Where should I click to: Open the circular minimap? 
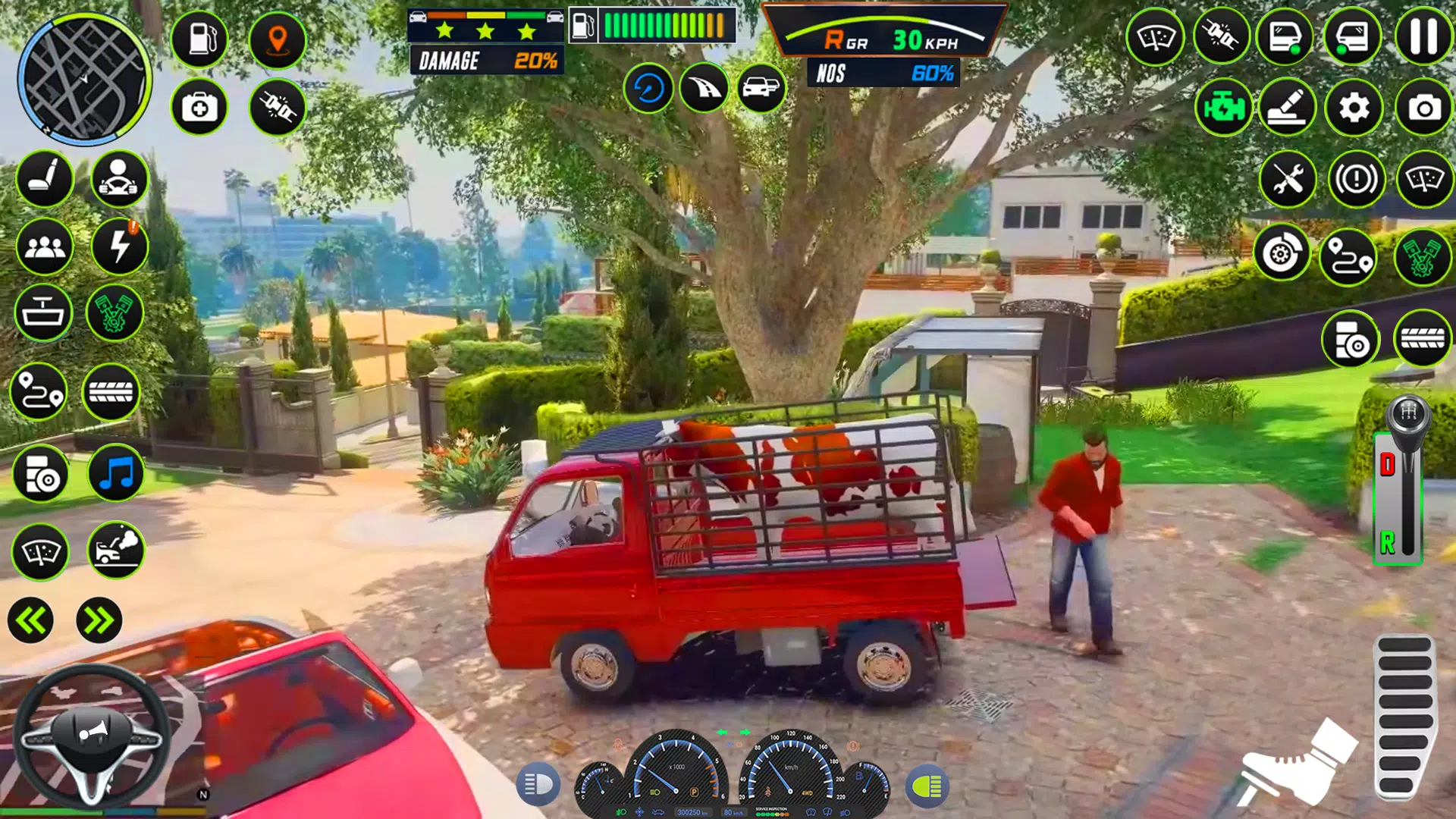[83, 80]
